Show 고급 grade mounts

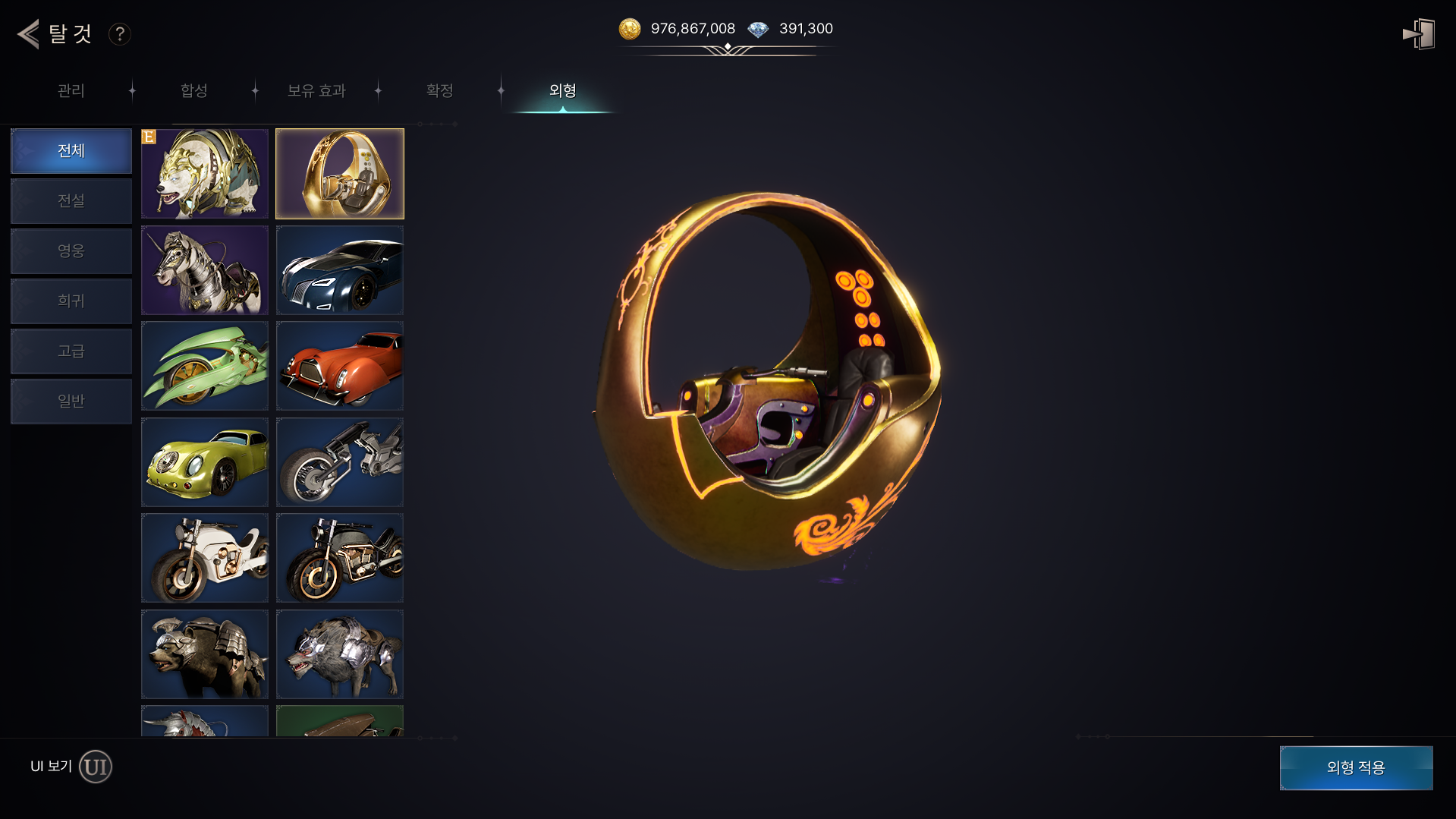tap(71, 351)
